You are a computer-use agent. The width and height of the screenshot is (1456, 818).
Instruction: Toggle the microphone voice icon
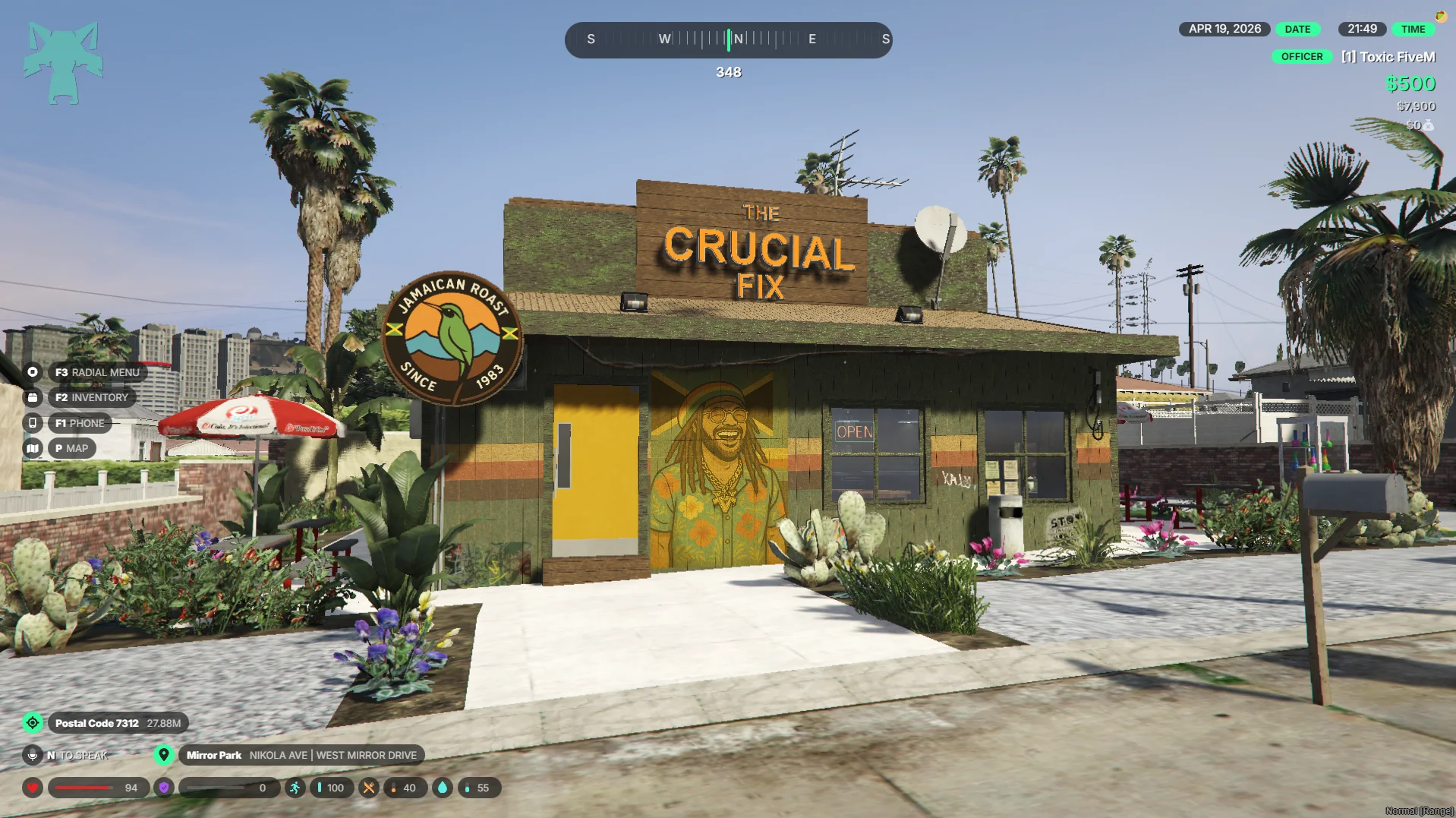(33, 755)
